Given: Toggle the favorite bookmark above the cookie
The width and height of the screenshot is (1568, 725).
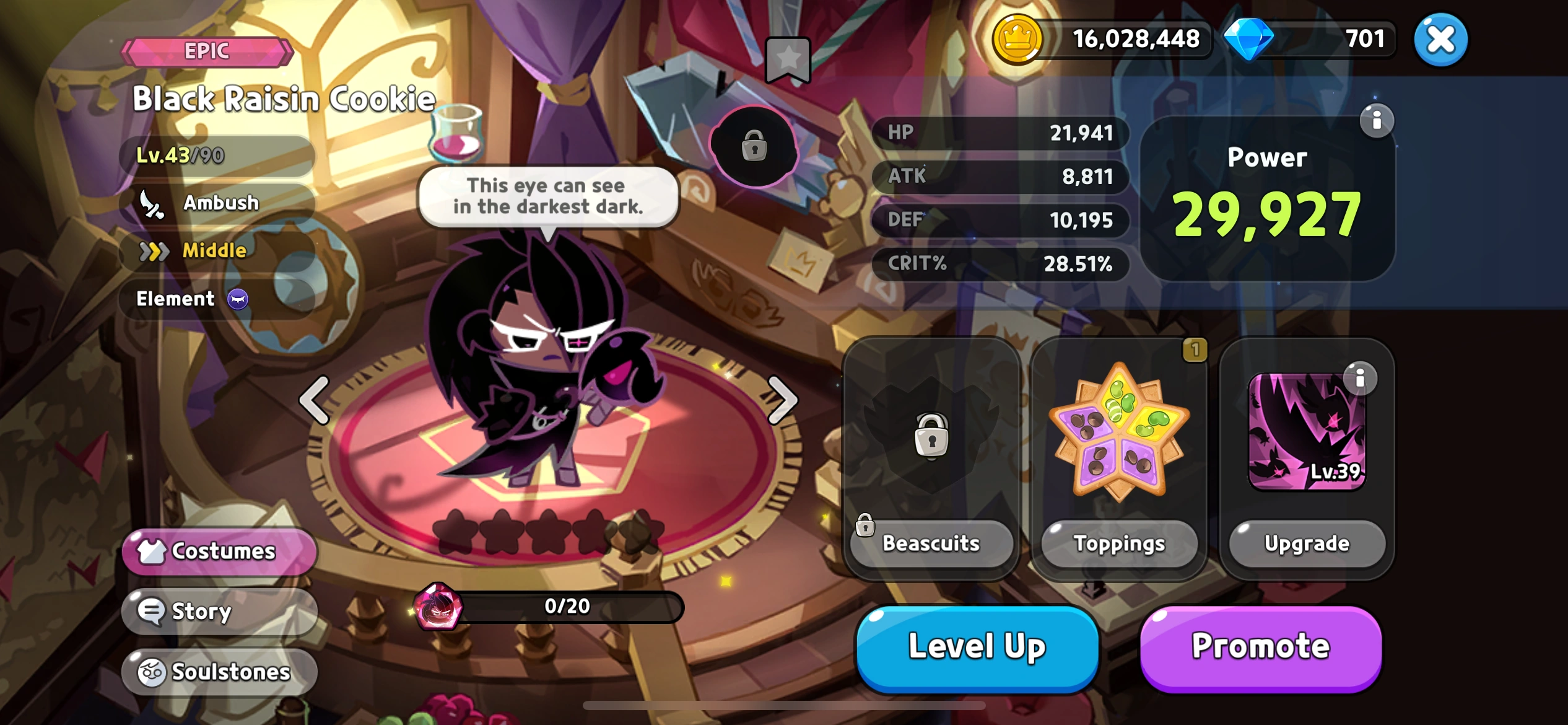Looking at the screenshot, I should point(788,58).
